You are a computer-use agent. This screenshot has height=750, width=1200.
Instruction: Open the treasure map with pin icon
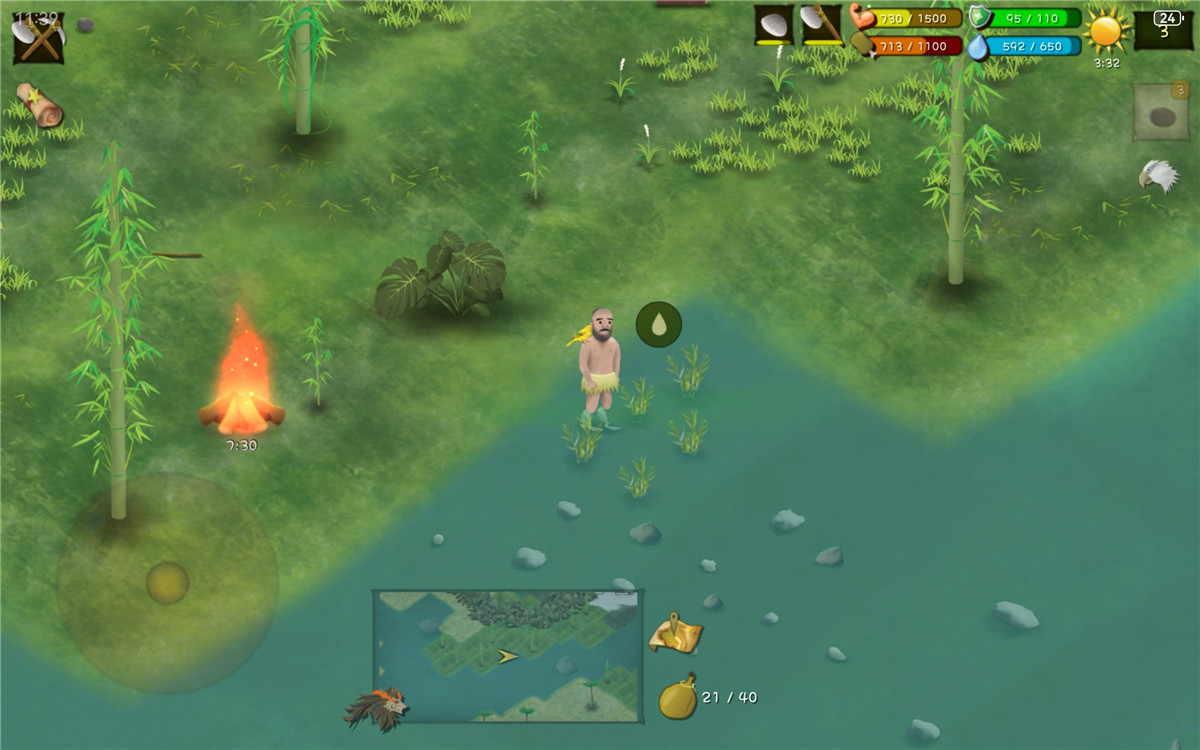[675, 633]
